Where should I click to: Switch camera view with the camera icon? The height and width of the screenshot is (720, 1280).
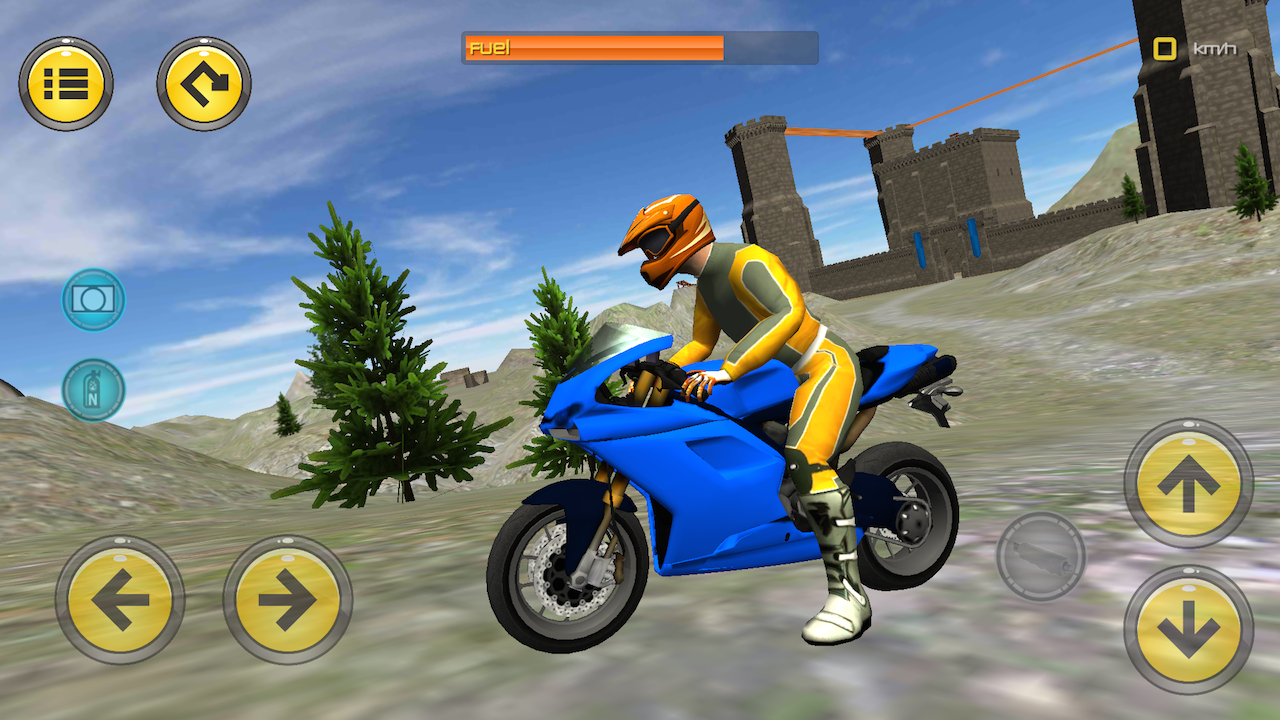tap(93, 300)
